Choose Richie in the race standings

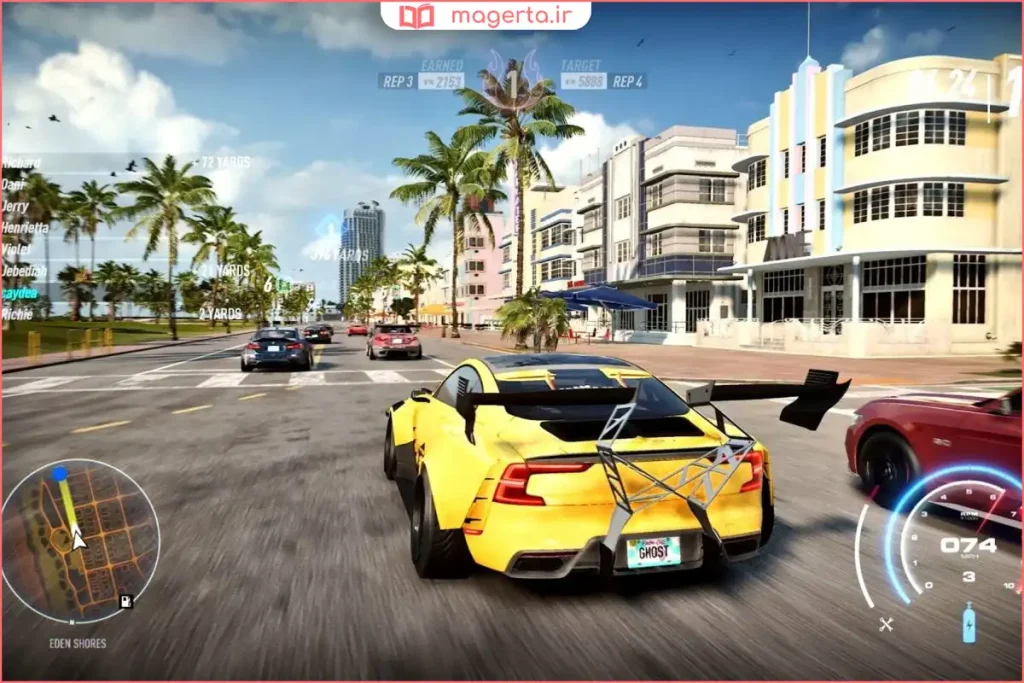click(x=17, y=314)
